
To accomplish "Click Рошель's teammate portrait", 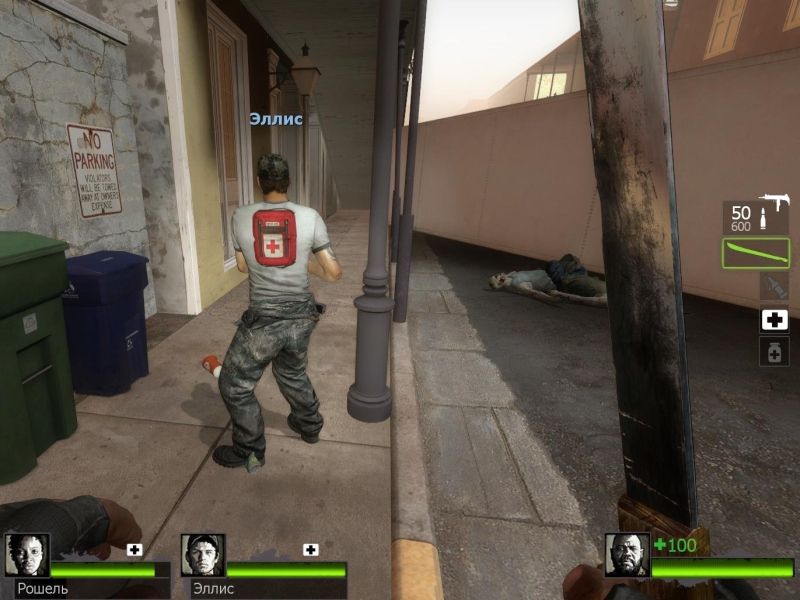I will (27, 555).
